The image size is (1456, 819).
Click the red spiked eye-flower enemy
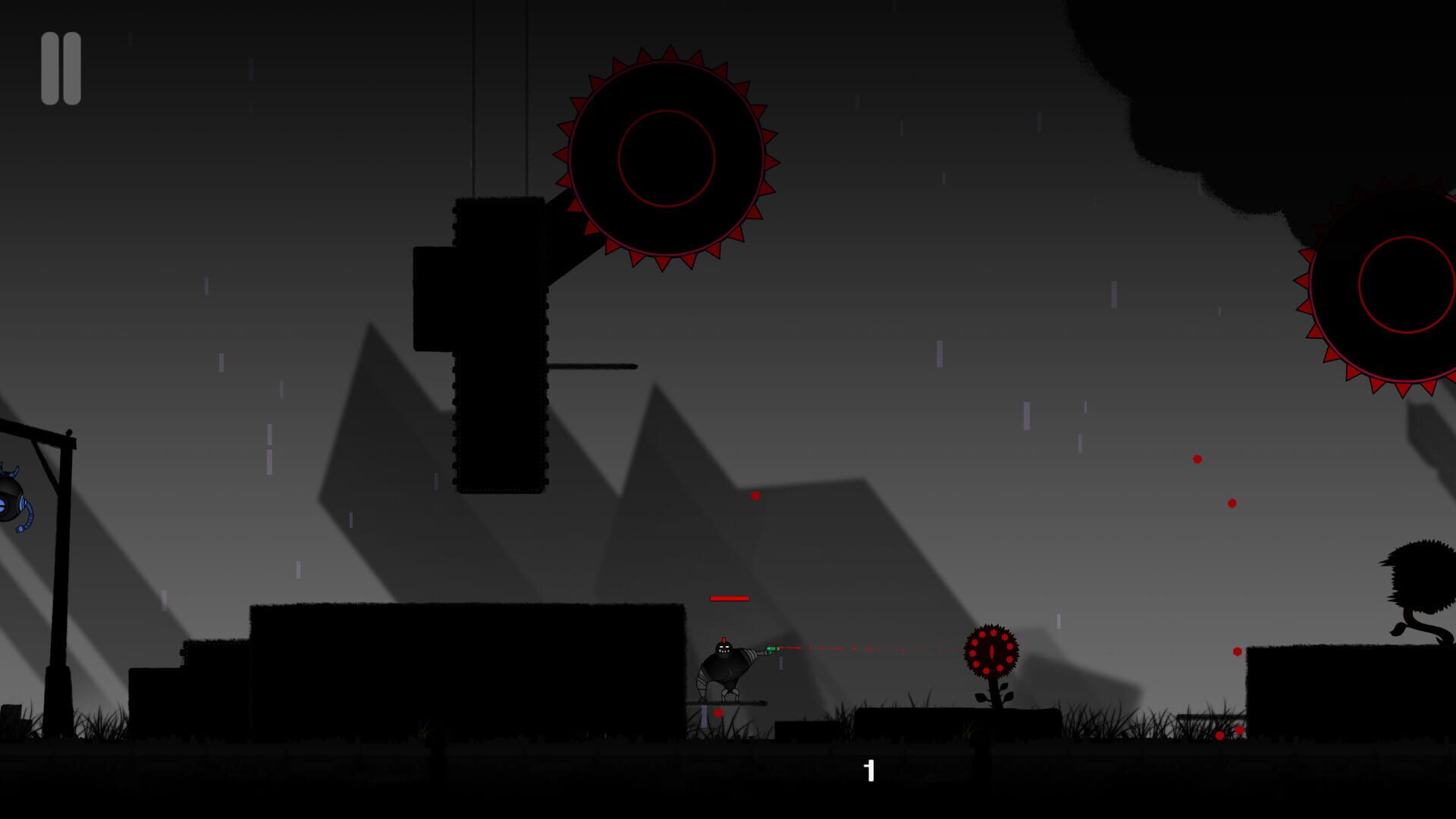click(993, 652)
